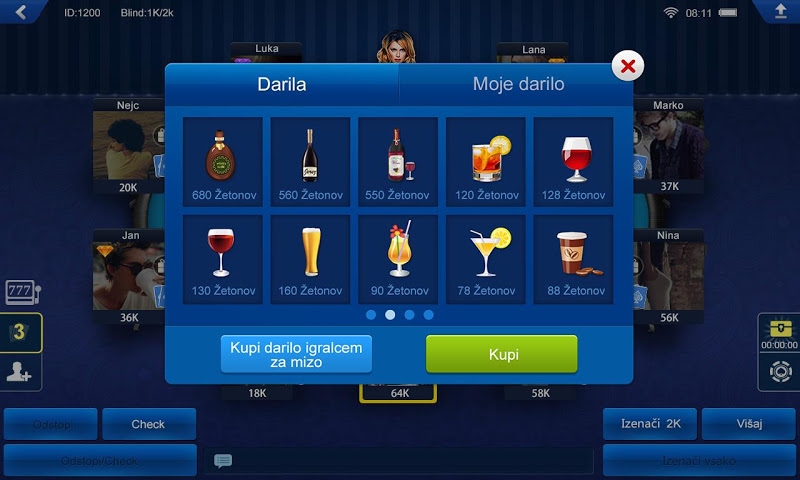Choose the 120 Žetonov iced cocktail

486,161
